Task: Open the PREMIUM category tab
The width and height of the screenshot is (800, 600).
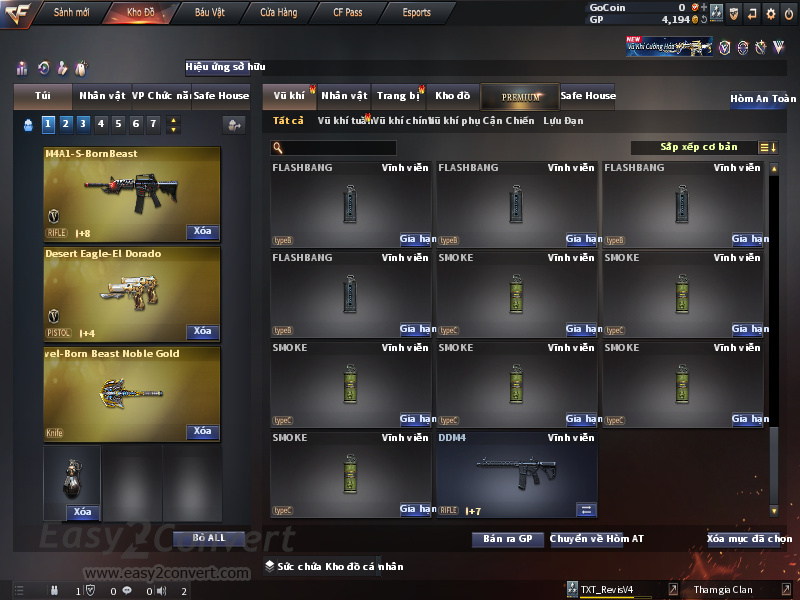Action: pyautogui.click(x=521, y=96)
